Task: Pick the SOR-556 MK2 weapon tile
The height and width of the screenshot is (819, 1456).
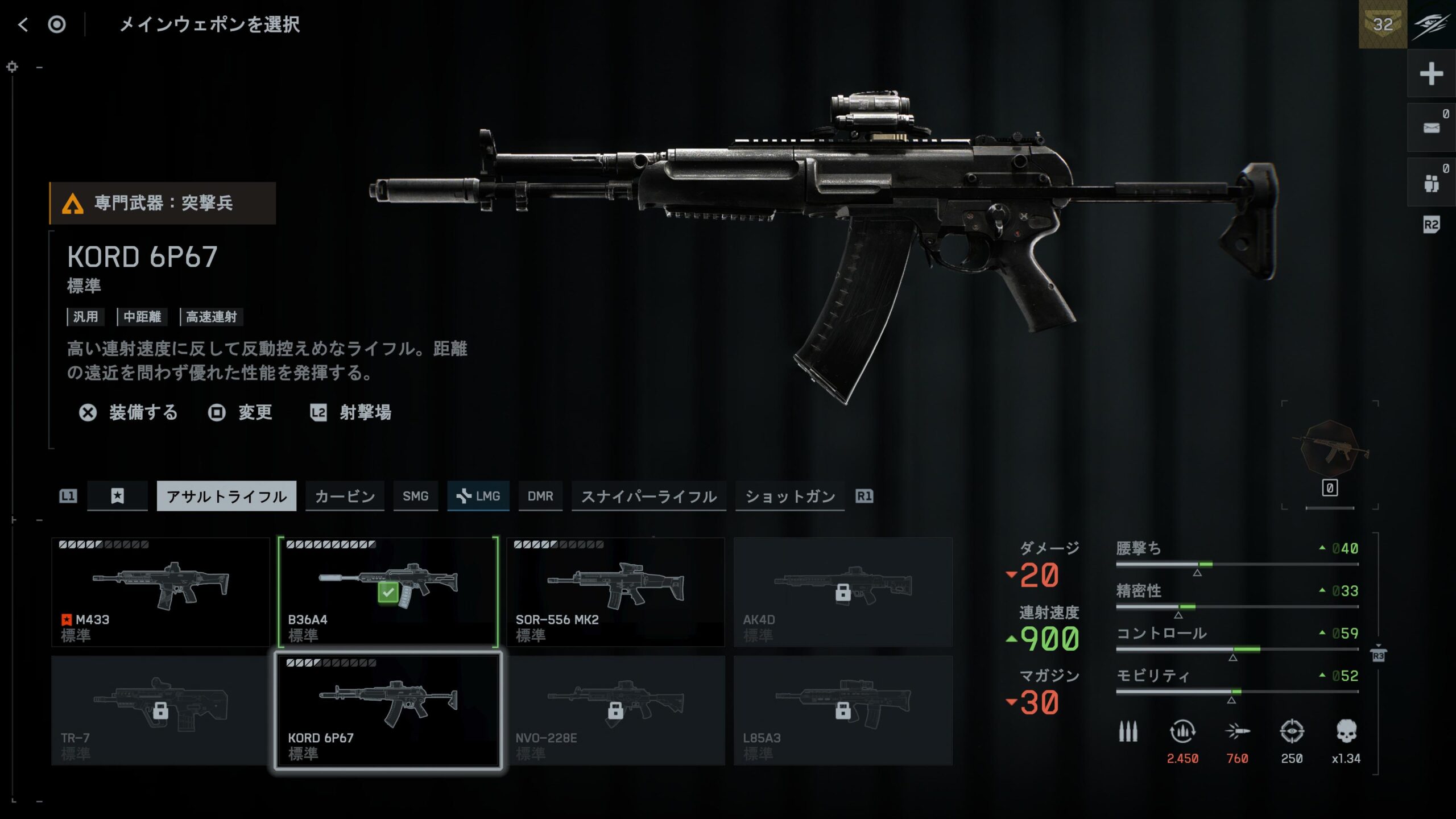Action: (x=615, y=591)
